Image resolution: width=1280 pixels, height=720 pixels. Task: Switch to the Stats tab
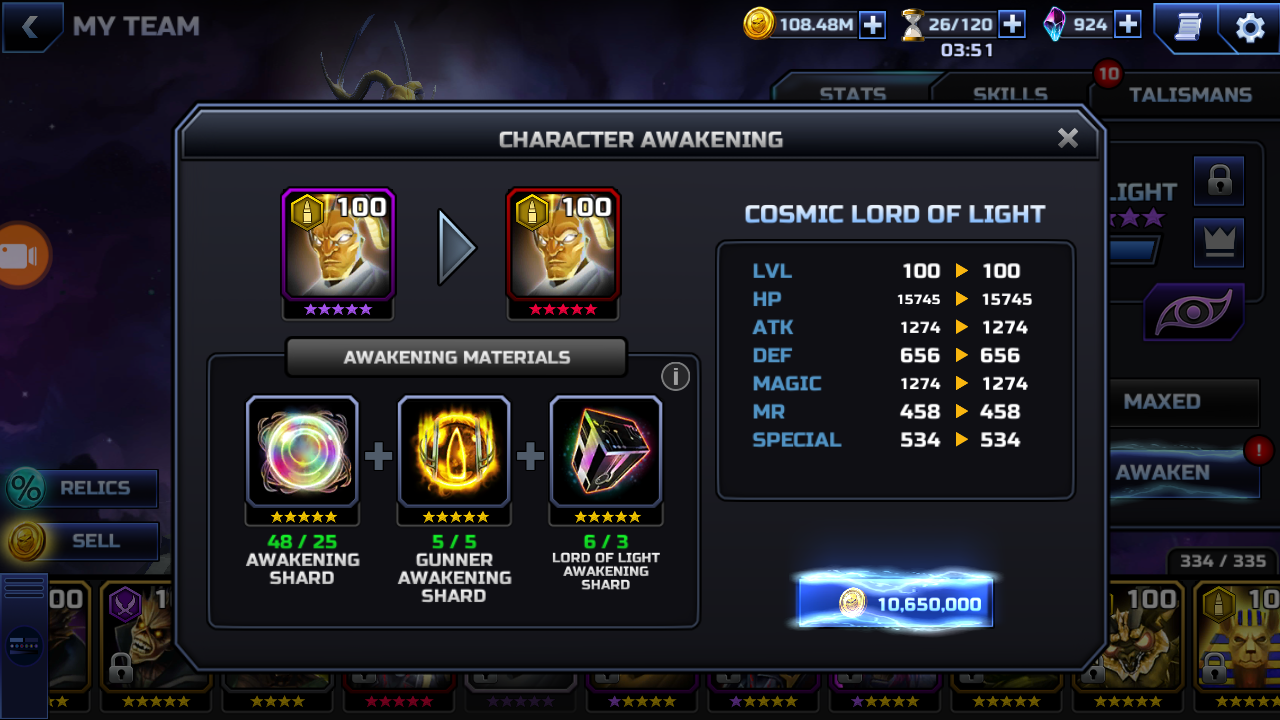point(852,94)
